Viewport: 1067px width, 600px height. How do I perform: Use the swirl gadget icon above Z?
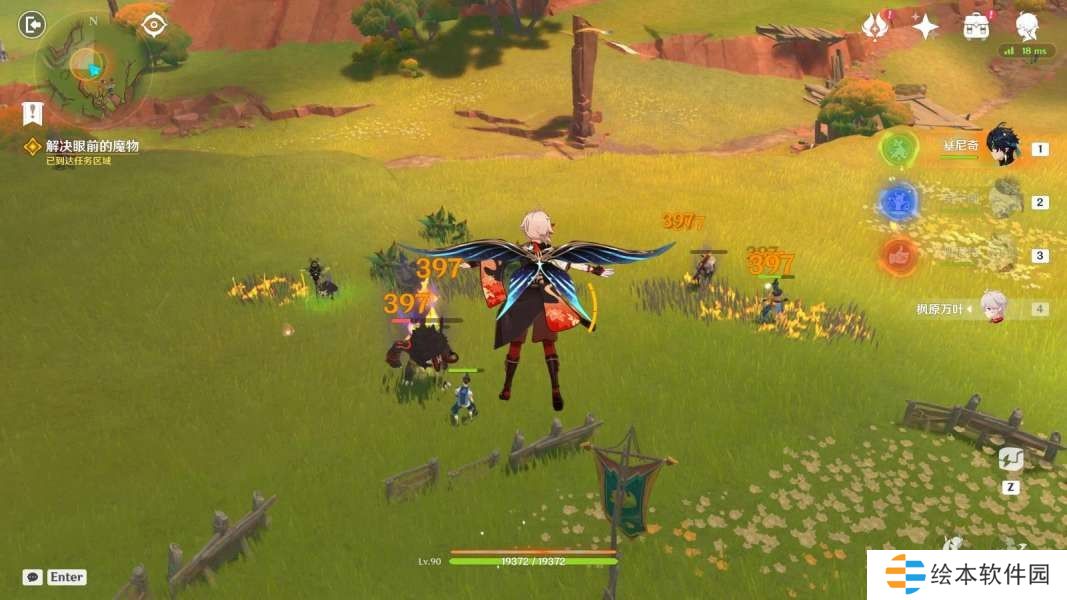(x=1010, y=460)
